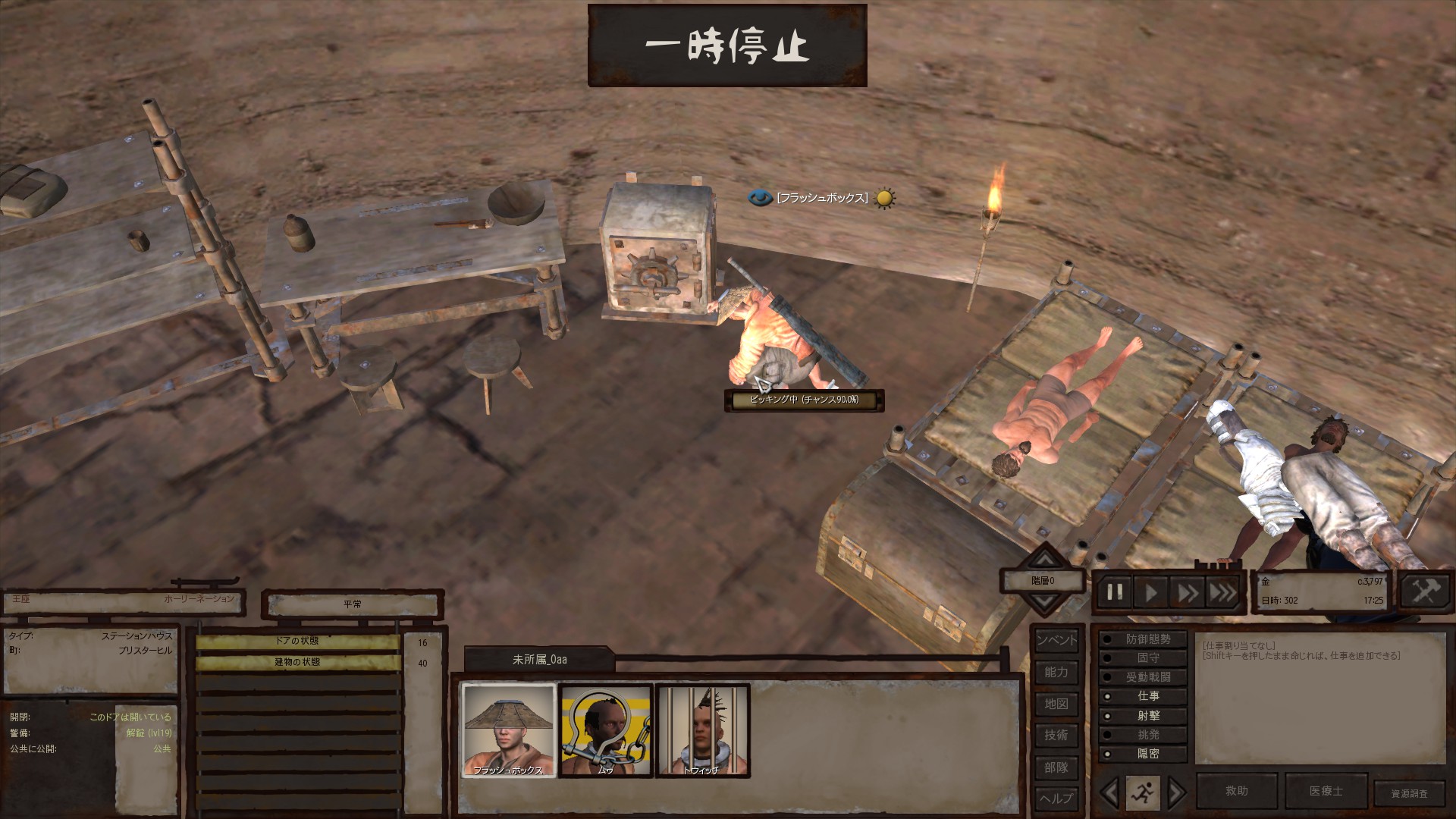The width and height of the screenshot is (1456, 819).
Task: Toggle the 挑発 (taunt) option
Action: [1143, 735]
